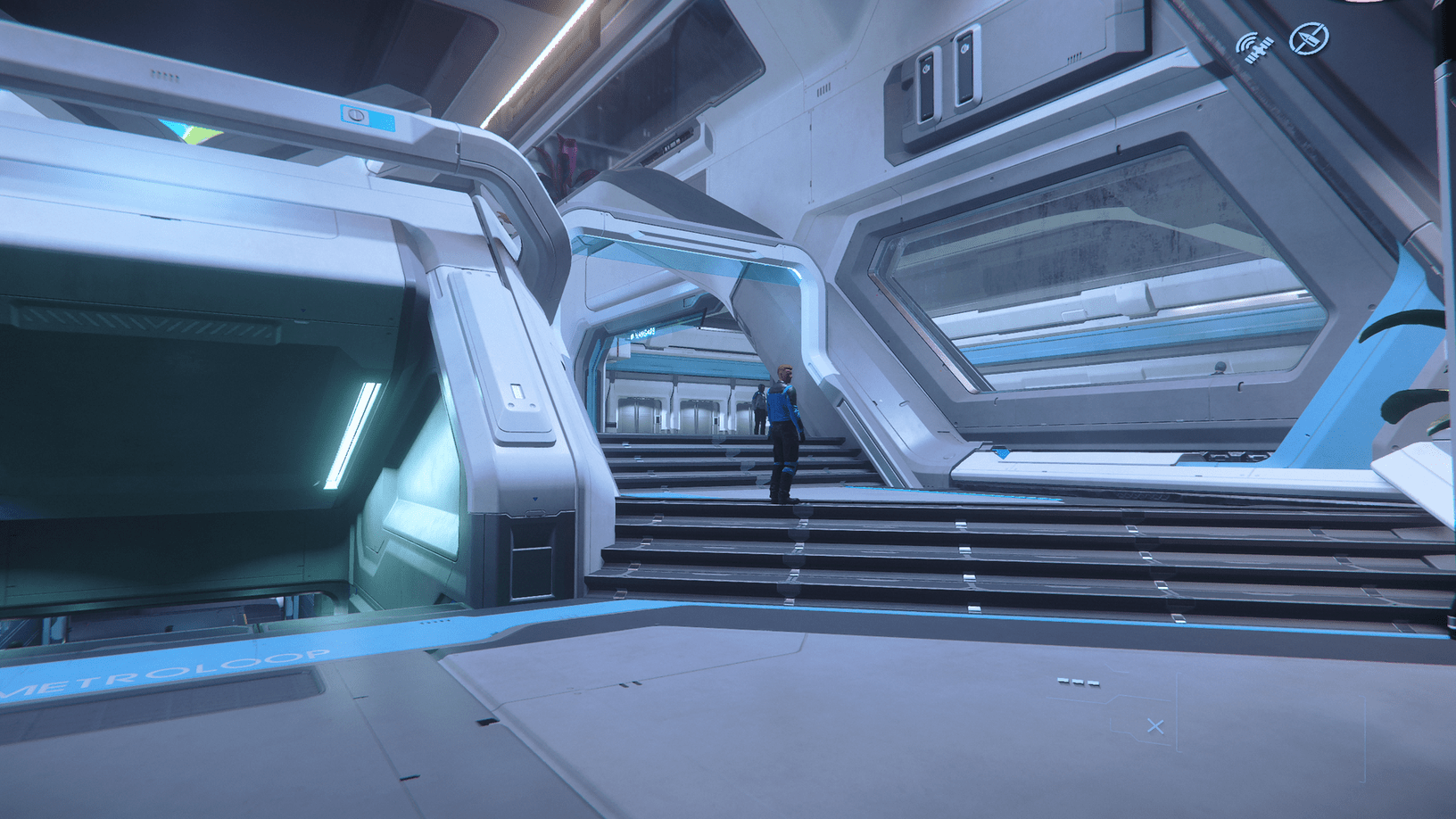Viewport: 1456px width, 819px height.
Task: Click the circled spaceship navigation icon
Action: 1310,38
